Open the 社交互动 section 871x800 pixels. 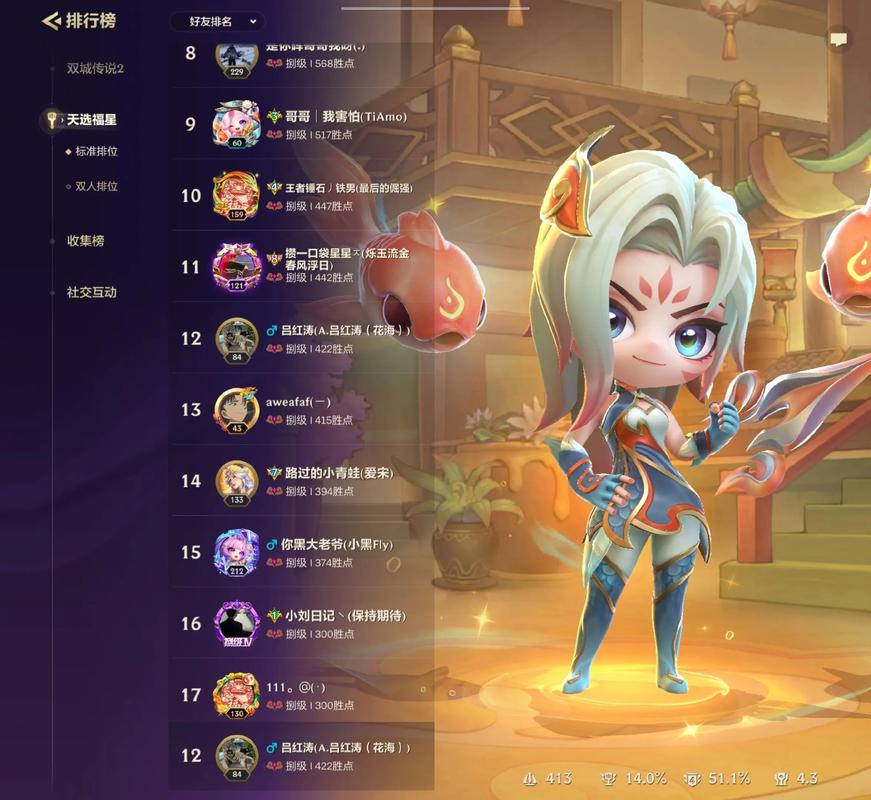(91, 293)
